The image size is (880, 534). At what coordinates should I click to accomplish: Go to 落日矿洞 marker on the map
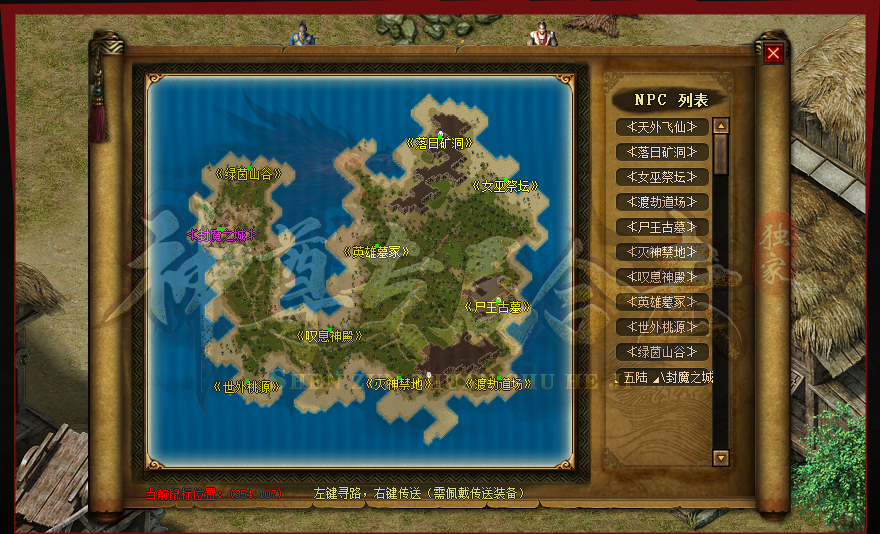[439, 143]
